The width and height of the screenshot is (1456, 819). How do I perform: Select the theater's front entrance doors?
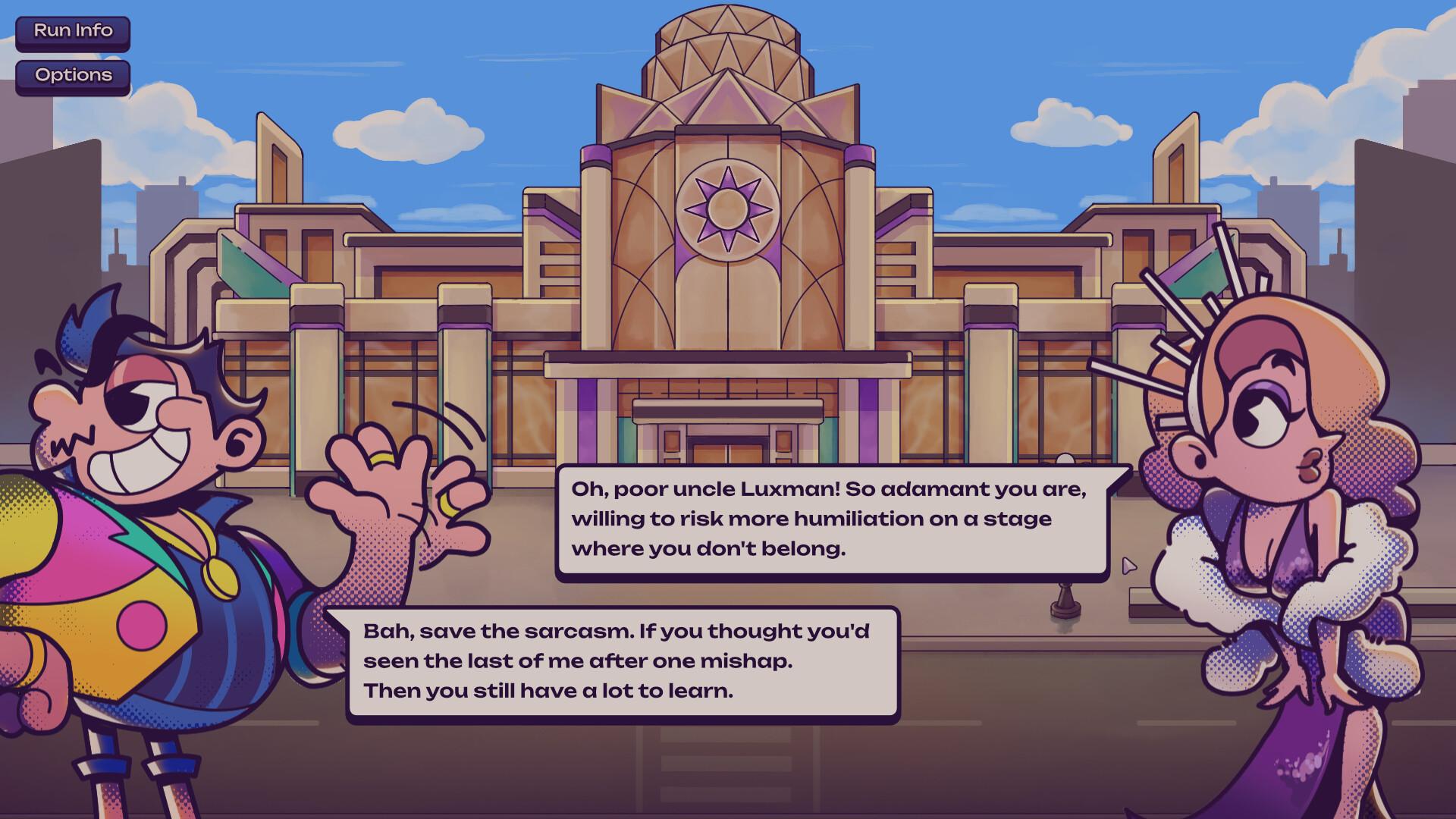(x=728, y=455)
